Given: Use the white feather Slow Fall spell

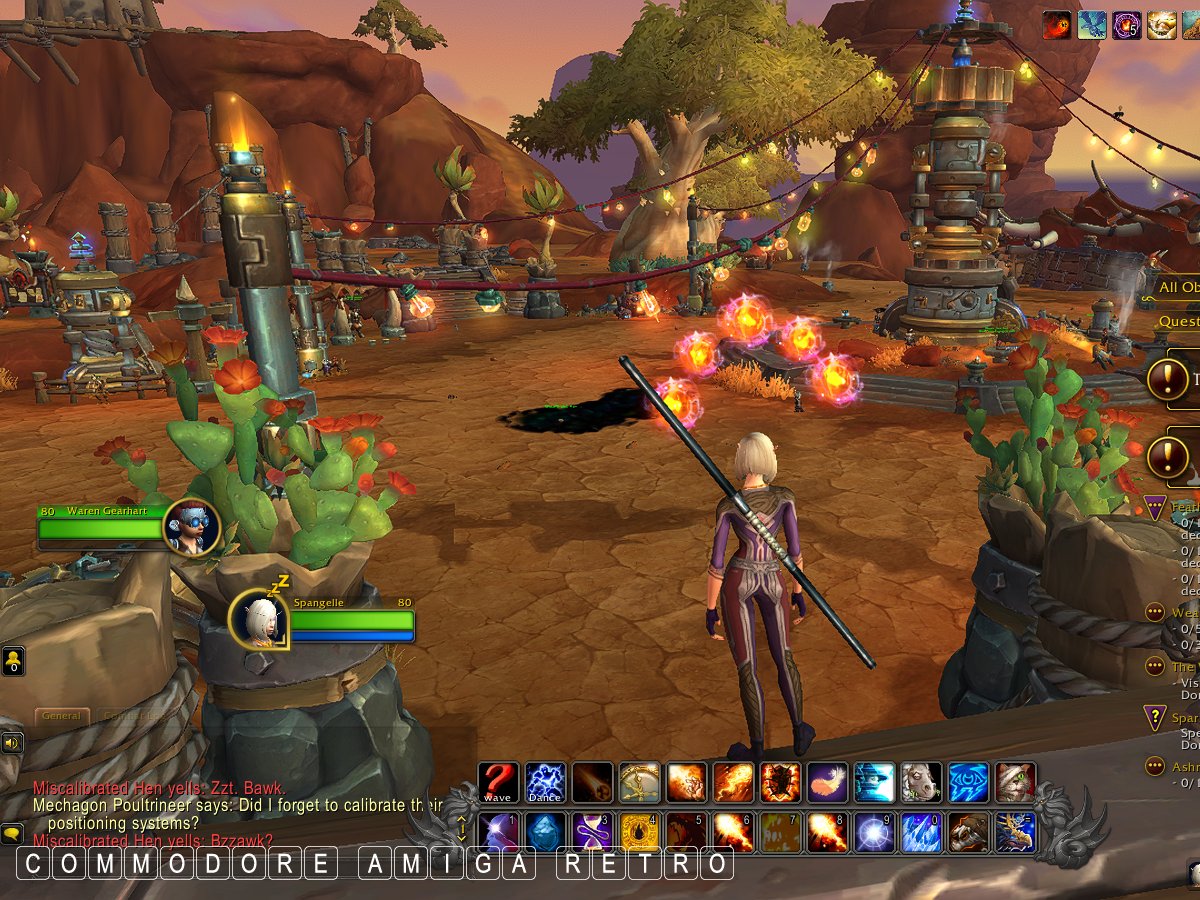Looking at the screenshot, I should point(827,782).
